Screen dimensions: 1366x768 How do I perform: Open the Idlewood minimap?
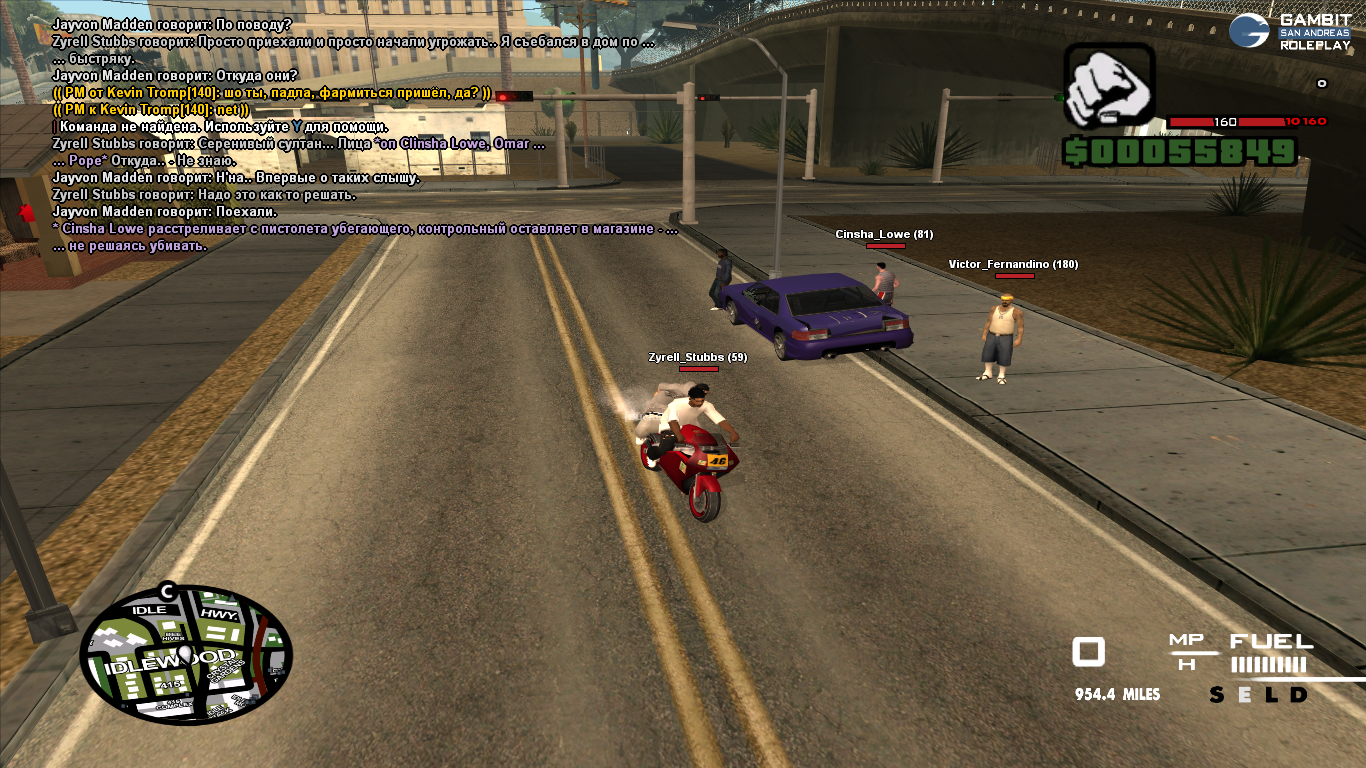pyautogui.click(x=186, y=655)
